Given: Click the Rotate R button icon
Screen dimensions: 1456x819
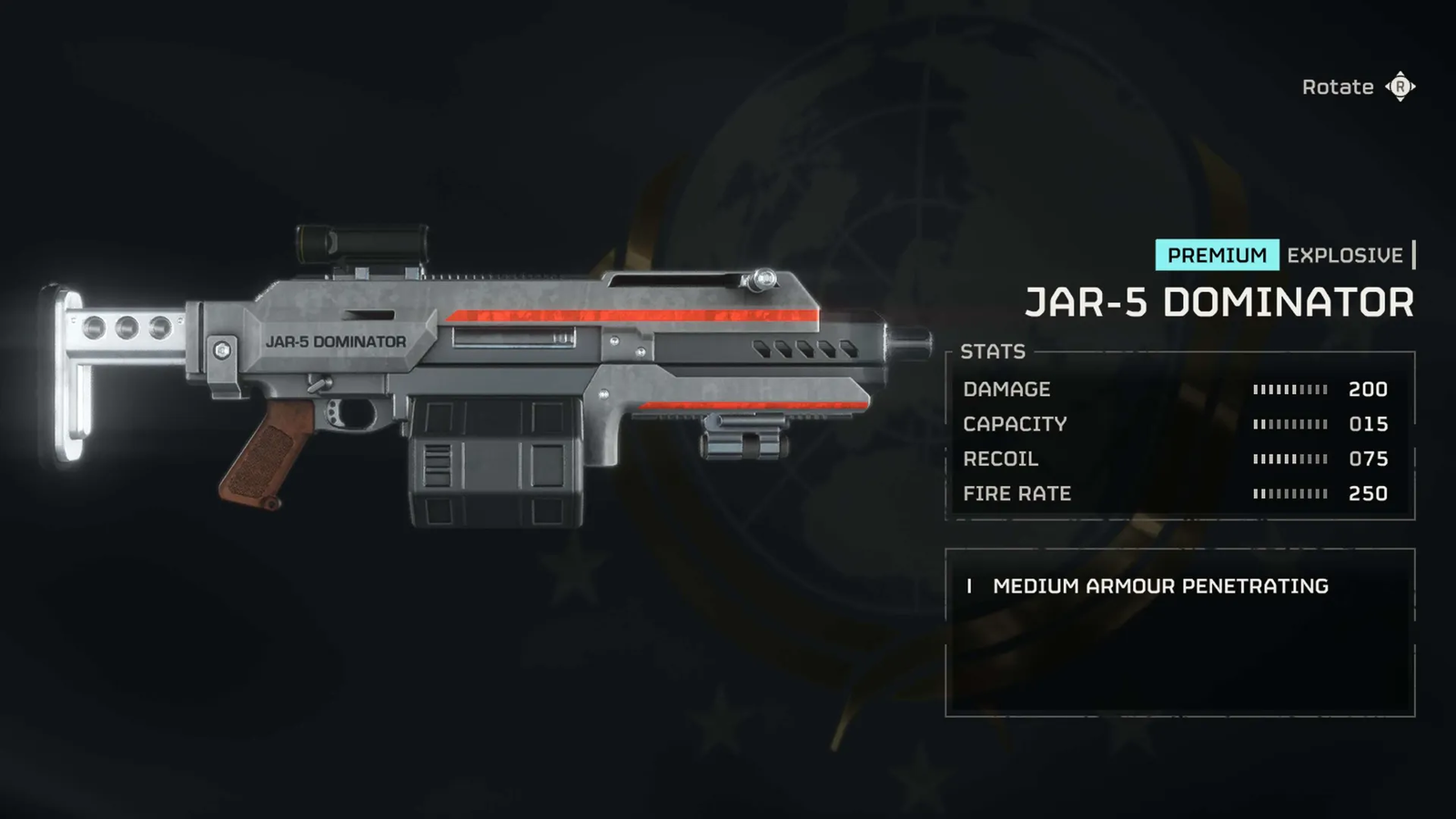Looking at the screenshot, I should [1400, 86].
